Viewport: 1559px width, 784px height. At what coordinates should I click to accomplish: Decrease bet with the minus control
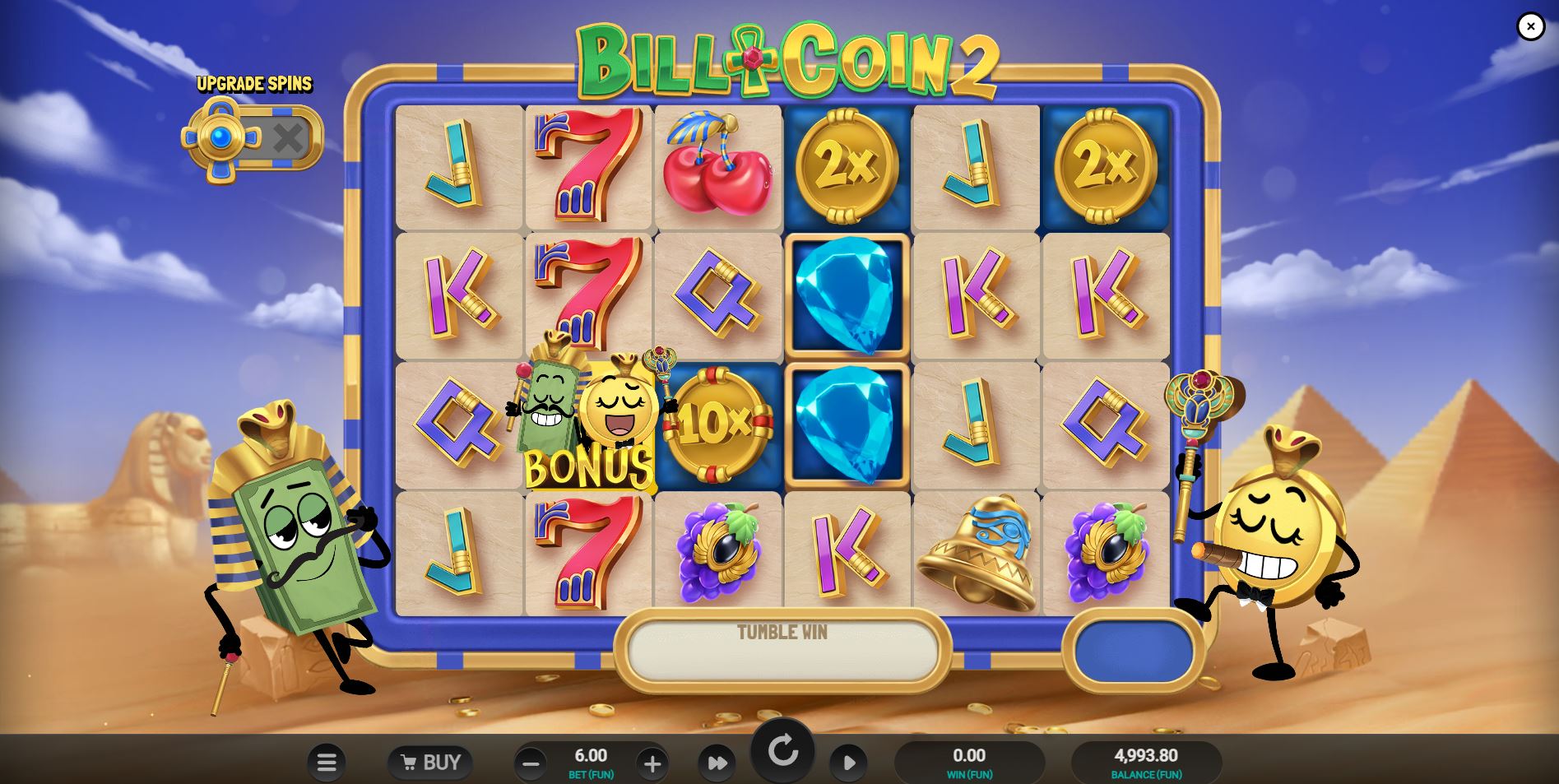coord(530,762)
